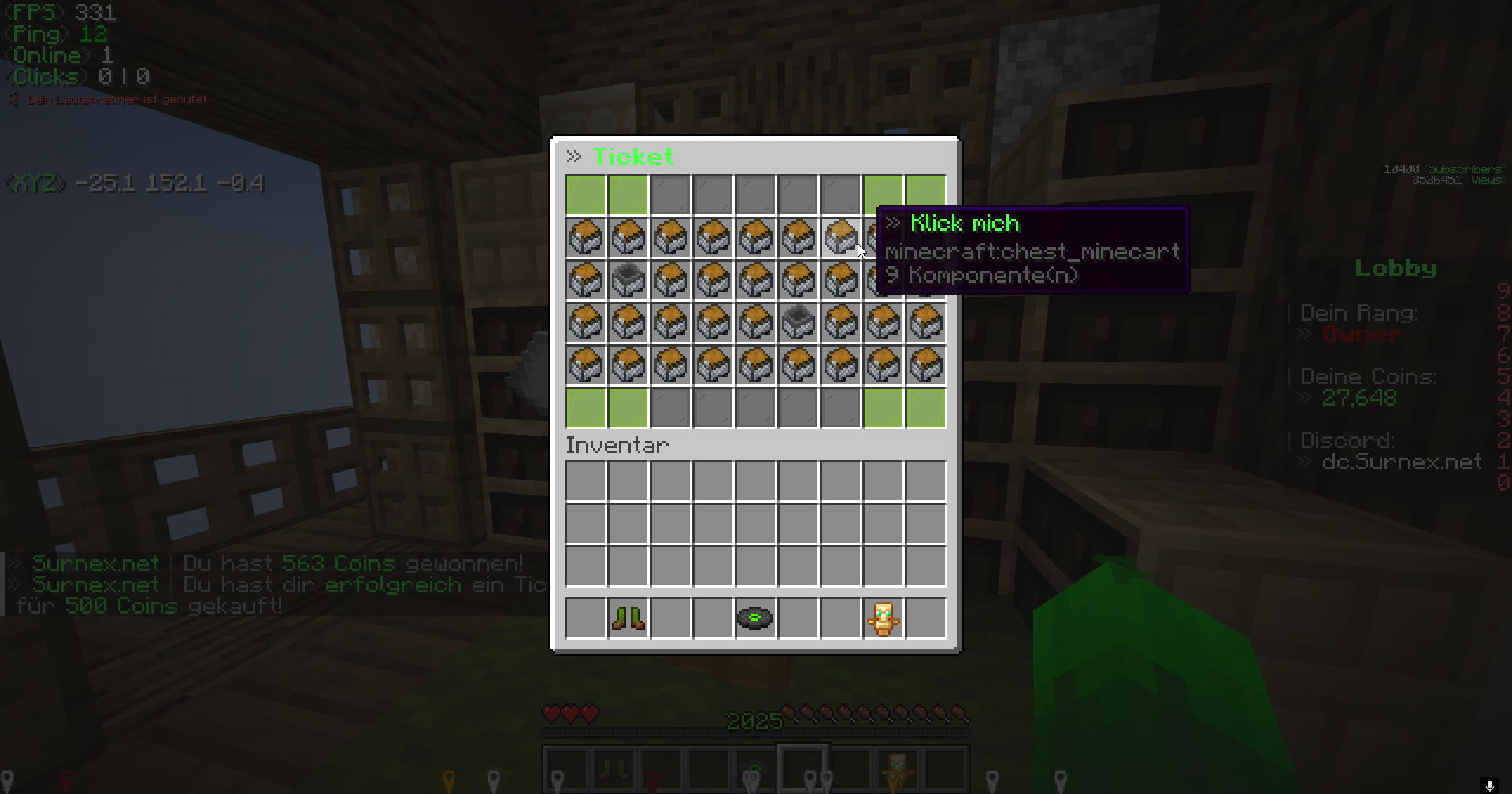Expand the chevron beside the Ticket title
1512x794 pixels.
[x=574, y=155]
